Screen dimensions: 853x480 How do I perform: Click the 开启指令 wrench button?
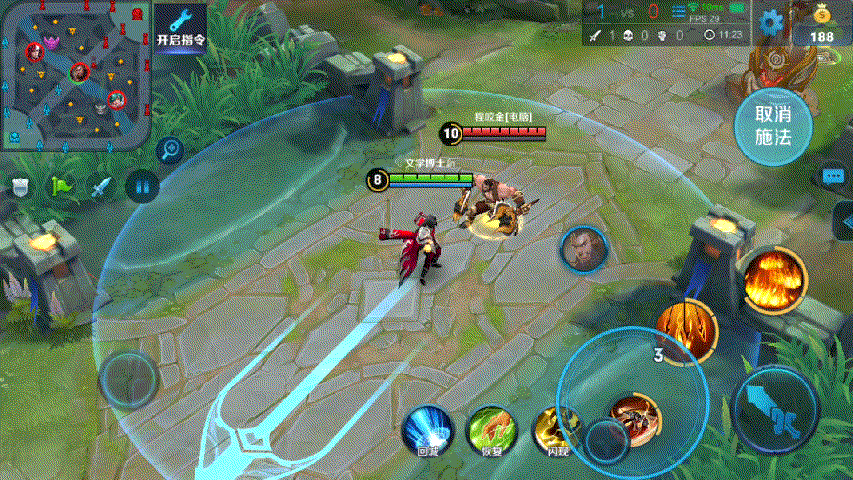point(181,27)
